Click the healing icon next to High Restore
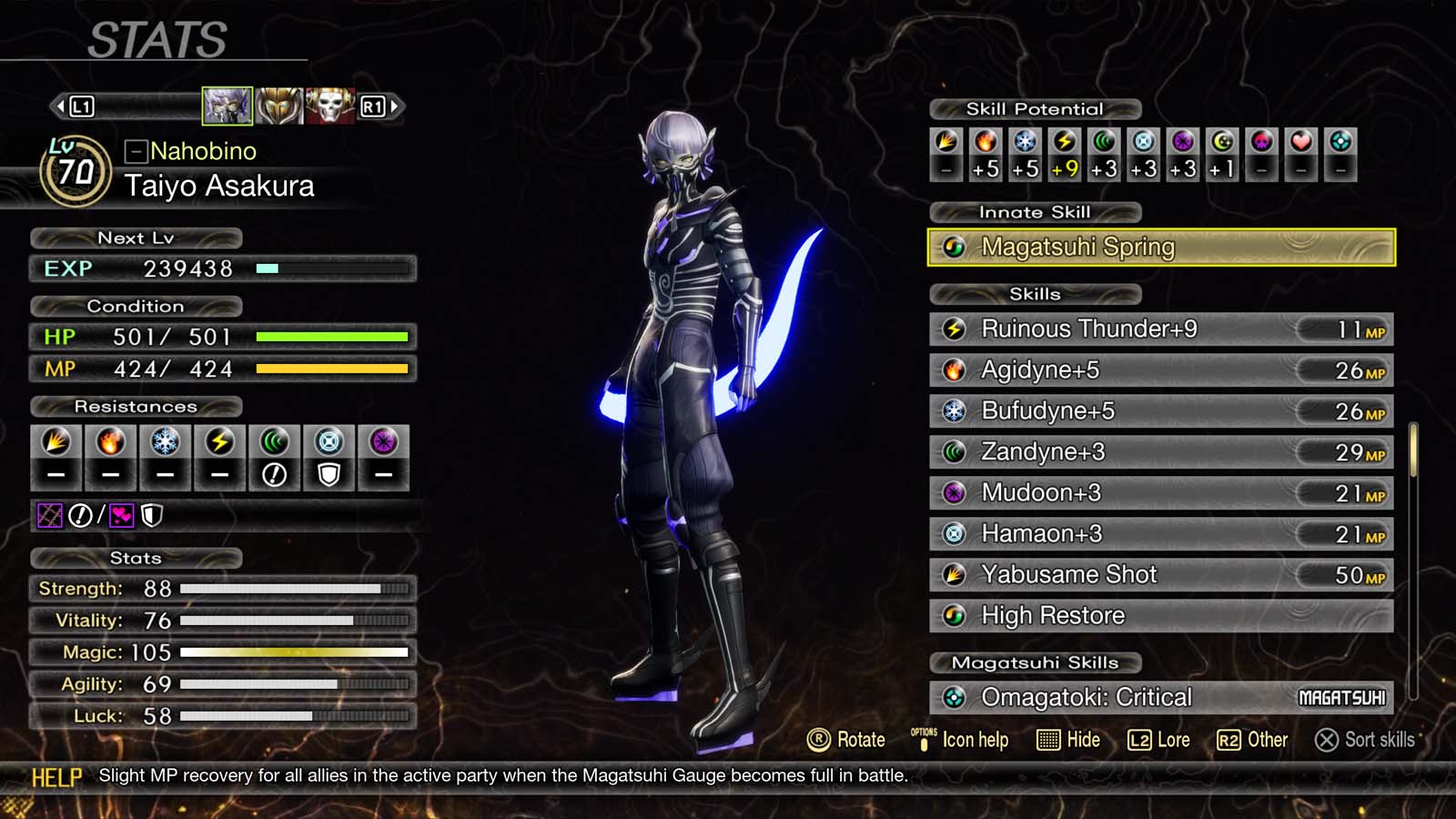 [954, 615]
